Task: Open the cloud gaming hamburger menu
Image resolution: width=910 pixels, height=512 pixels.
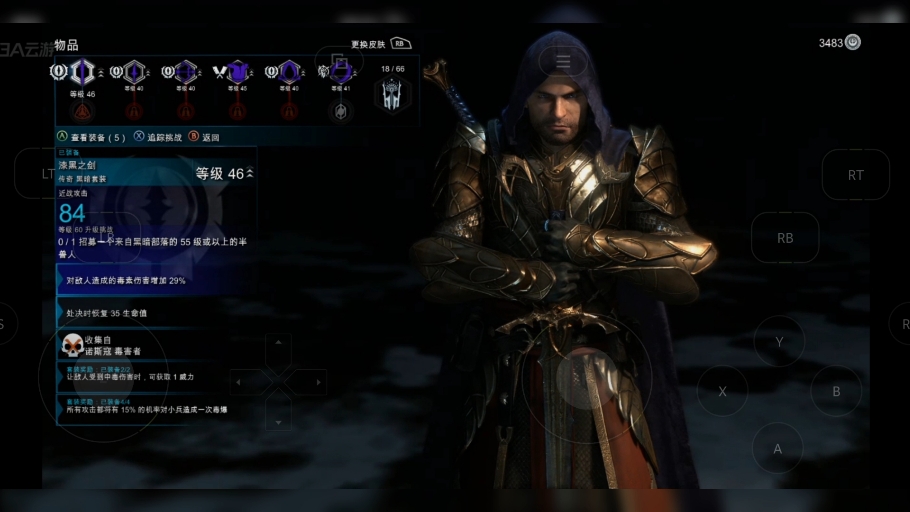Action: [x=563, y=62]
